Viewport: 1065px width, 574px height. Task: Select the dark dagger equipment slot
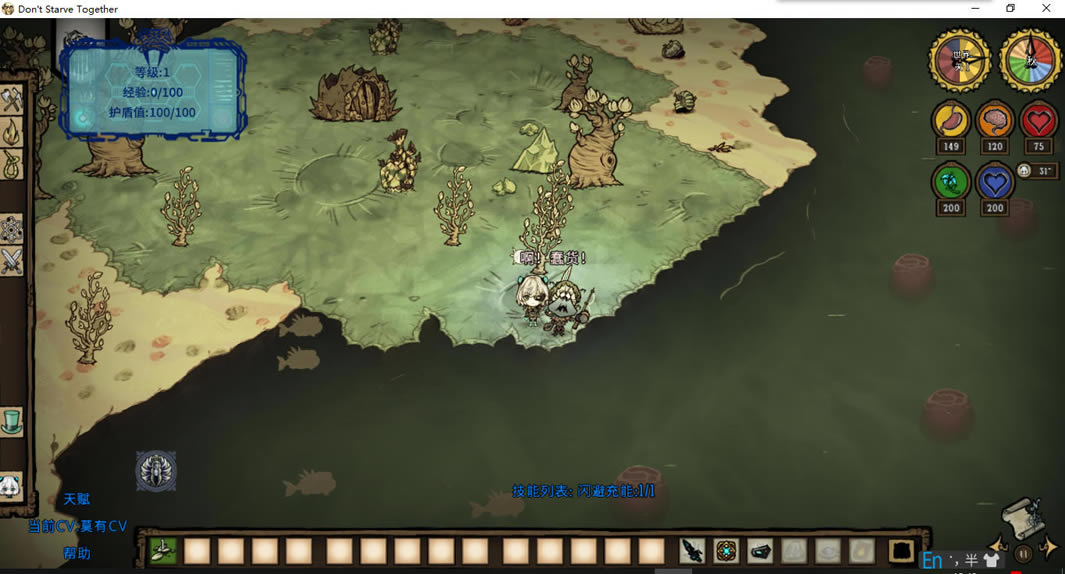pos(692,550)
